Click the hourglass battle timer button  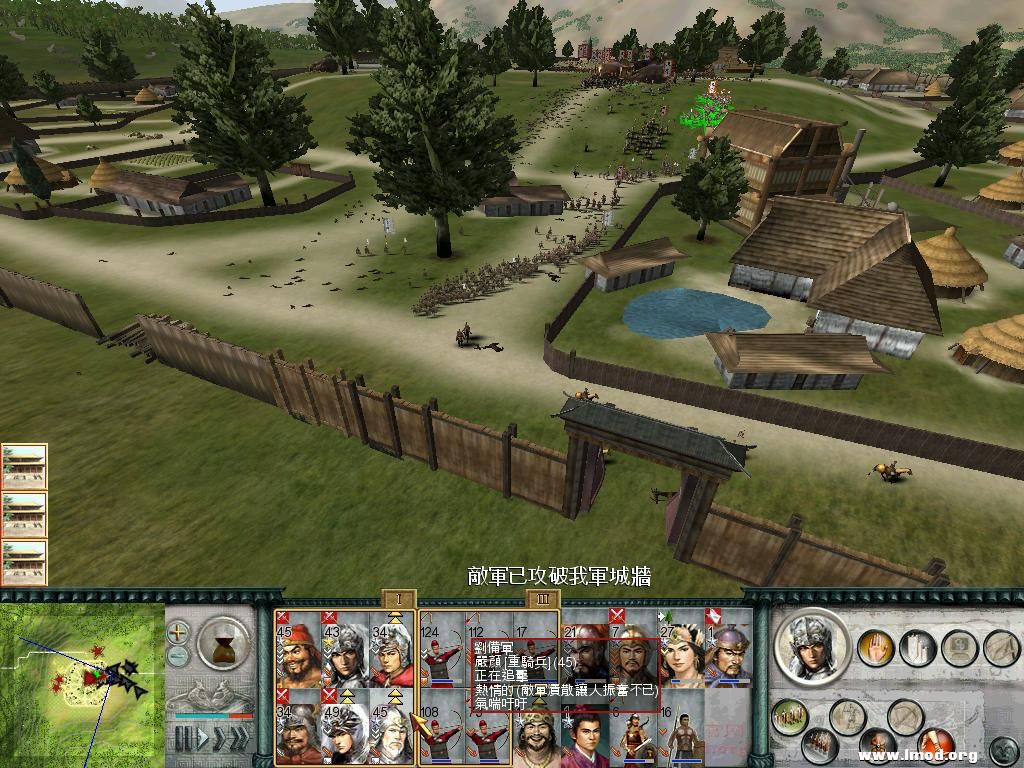222,641
